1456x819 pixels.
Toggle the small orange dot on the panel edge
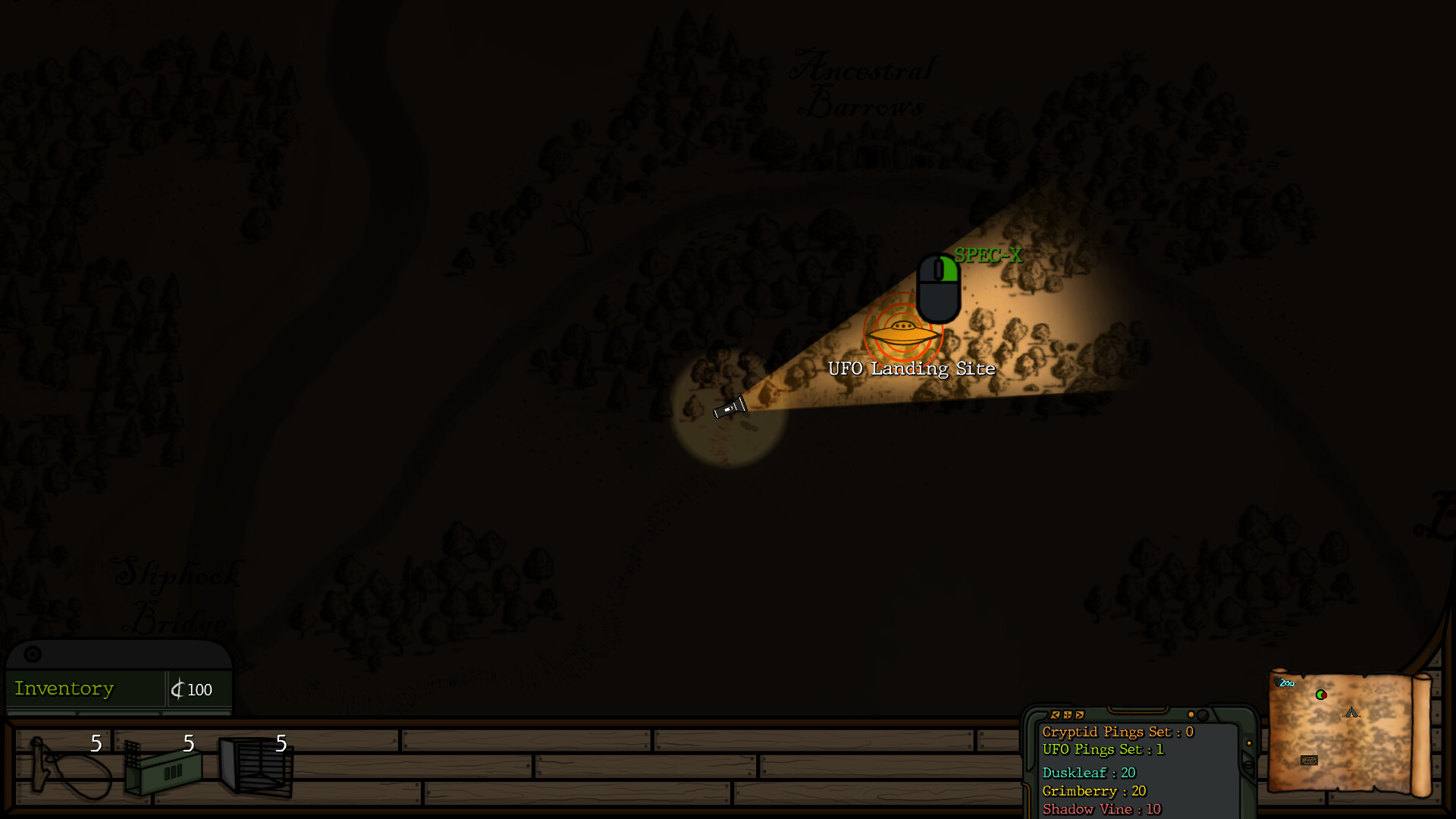[x=1249, y=743]
